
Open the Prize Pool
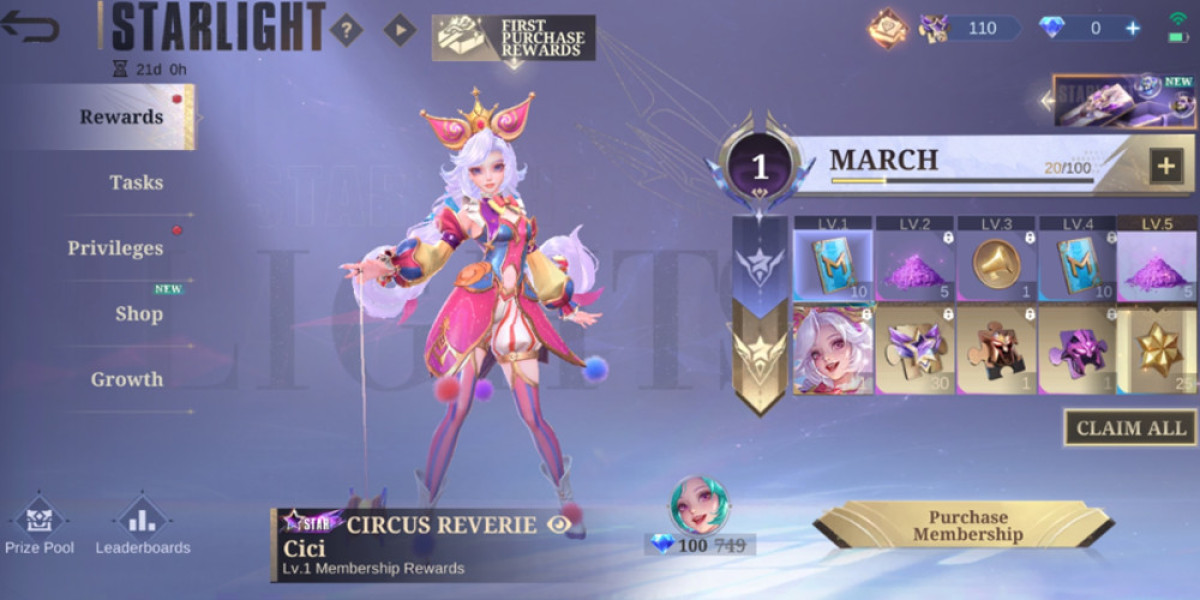39,523
